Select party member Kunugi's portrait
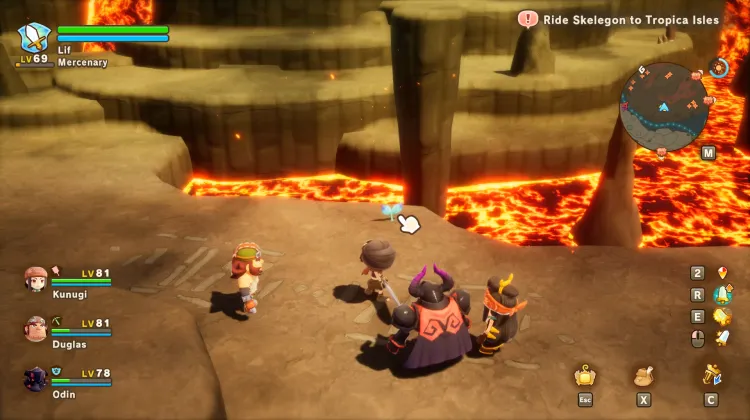 pos(36,278)
